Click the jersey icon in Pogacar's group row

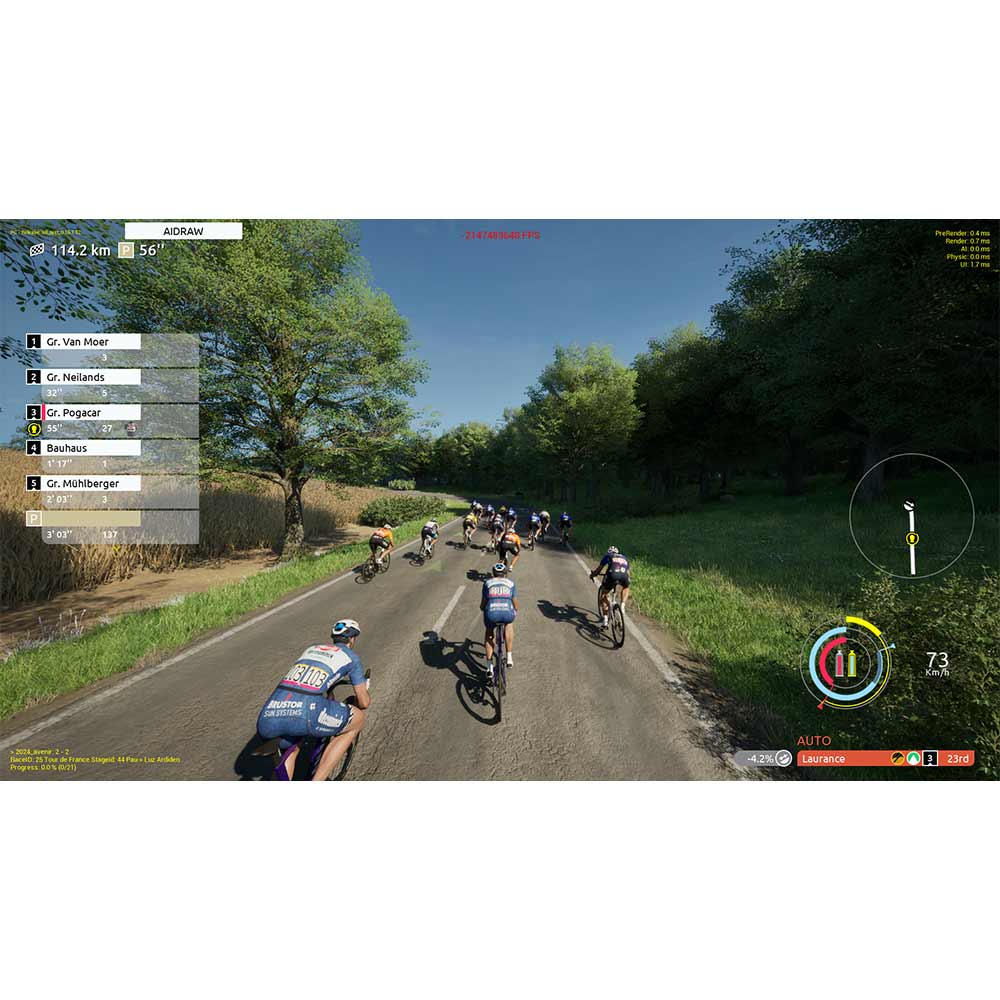131,428
